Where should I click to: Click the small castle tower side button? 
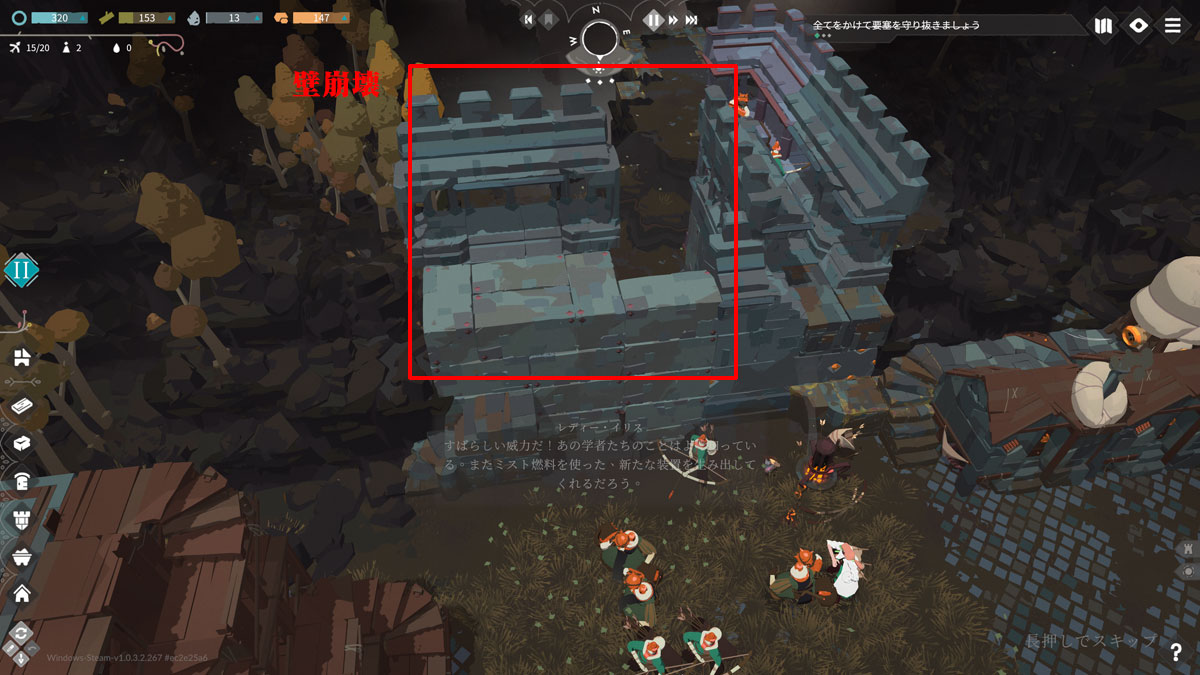click(x=1188, y=549)
